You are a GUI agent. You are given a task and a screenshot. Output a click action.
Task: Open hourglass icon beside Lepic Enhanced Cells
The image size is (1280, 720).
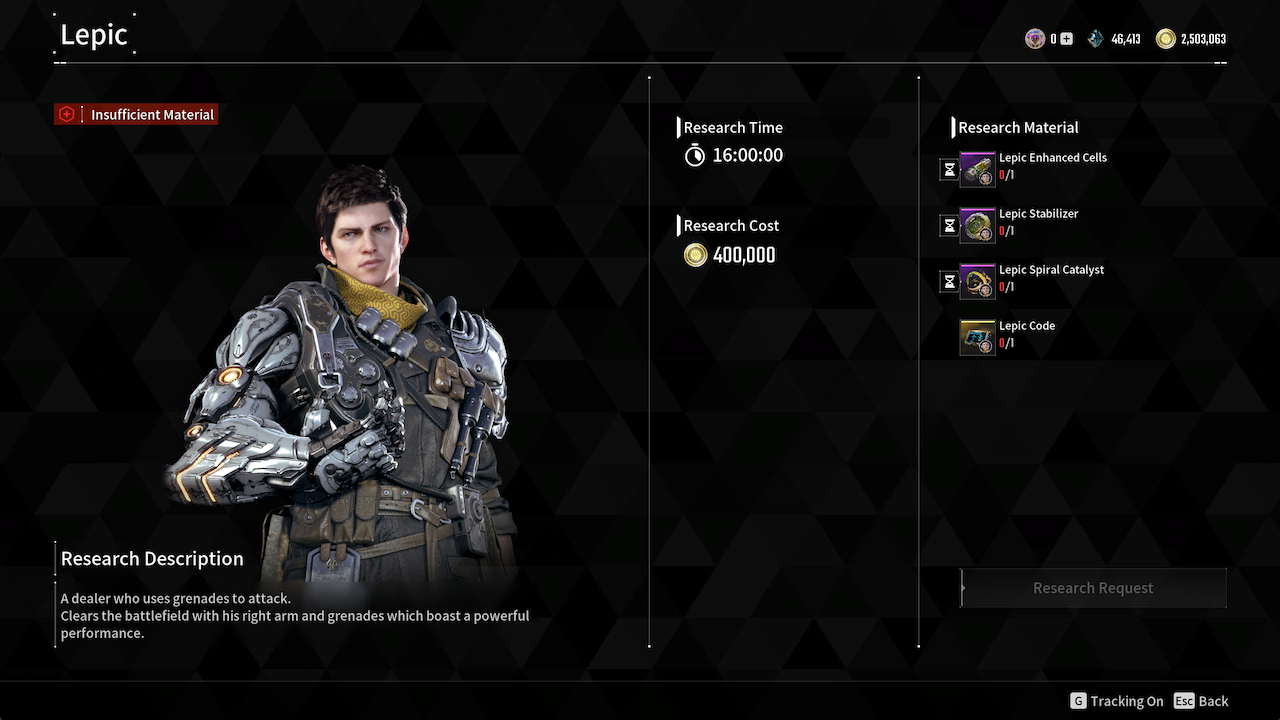[x=949, y=170]
